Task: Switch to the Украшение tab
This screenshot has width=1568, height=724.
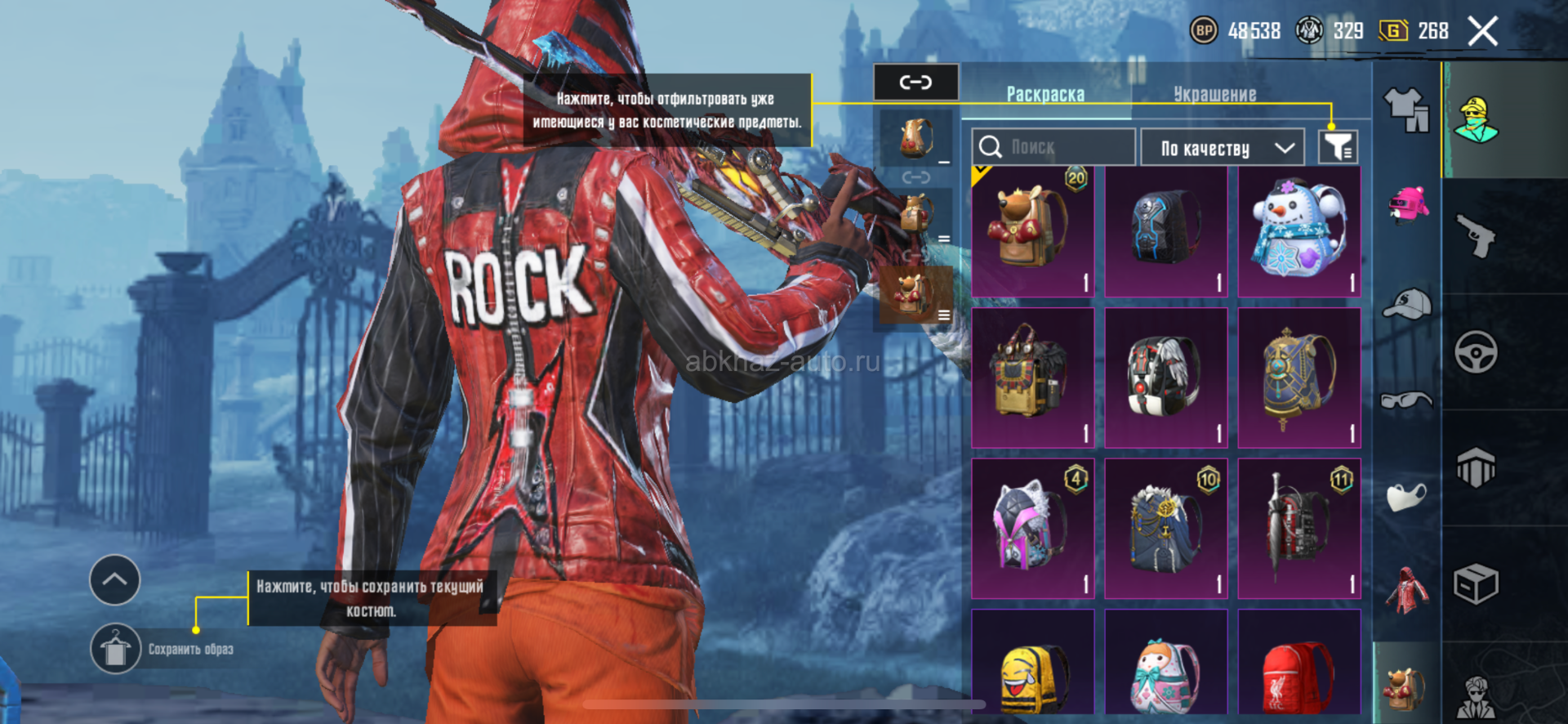Action: tap(1214, 94)
